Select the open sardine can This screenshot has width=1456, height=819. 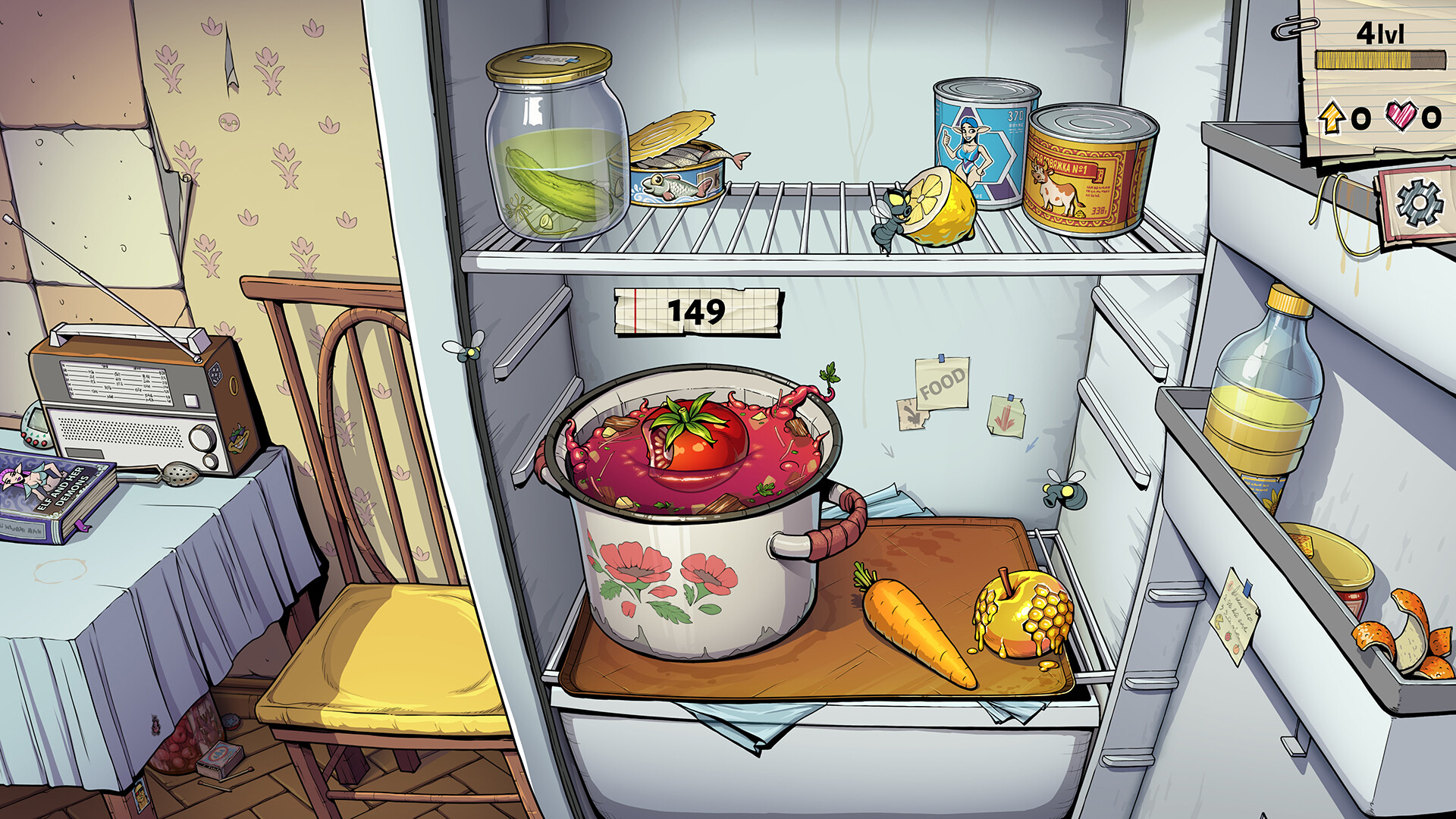click(677, 174)
